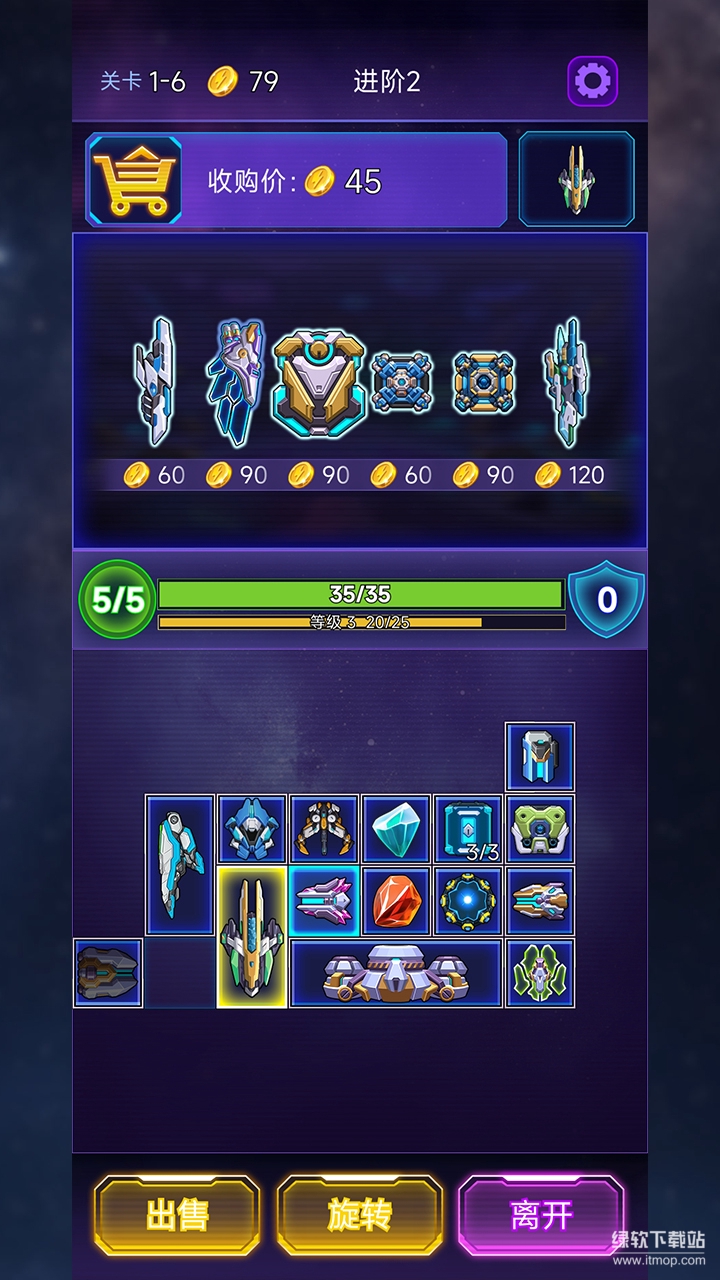Open the shopping cart shop

tap(135, 180)
